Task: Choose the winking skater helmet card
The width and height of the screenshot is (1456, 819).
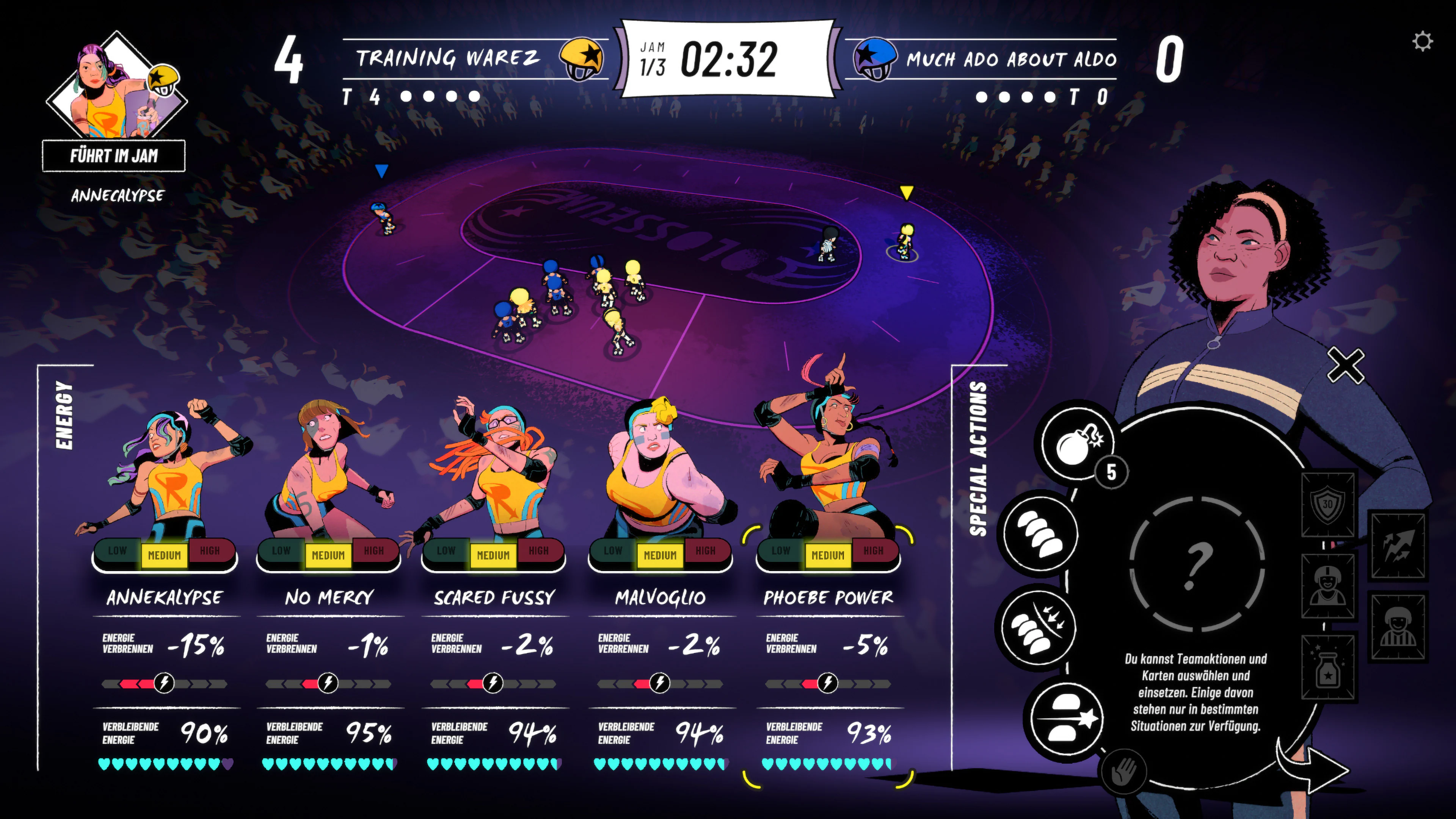Action: tap(1328, 586)
